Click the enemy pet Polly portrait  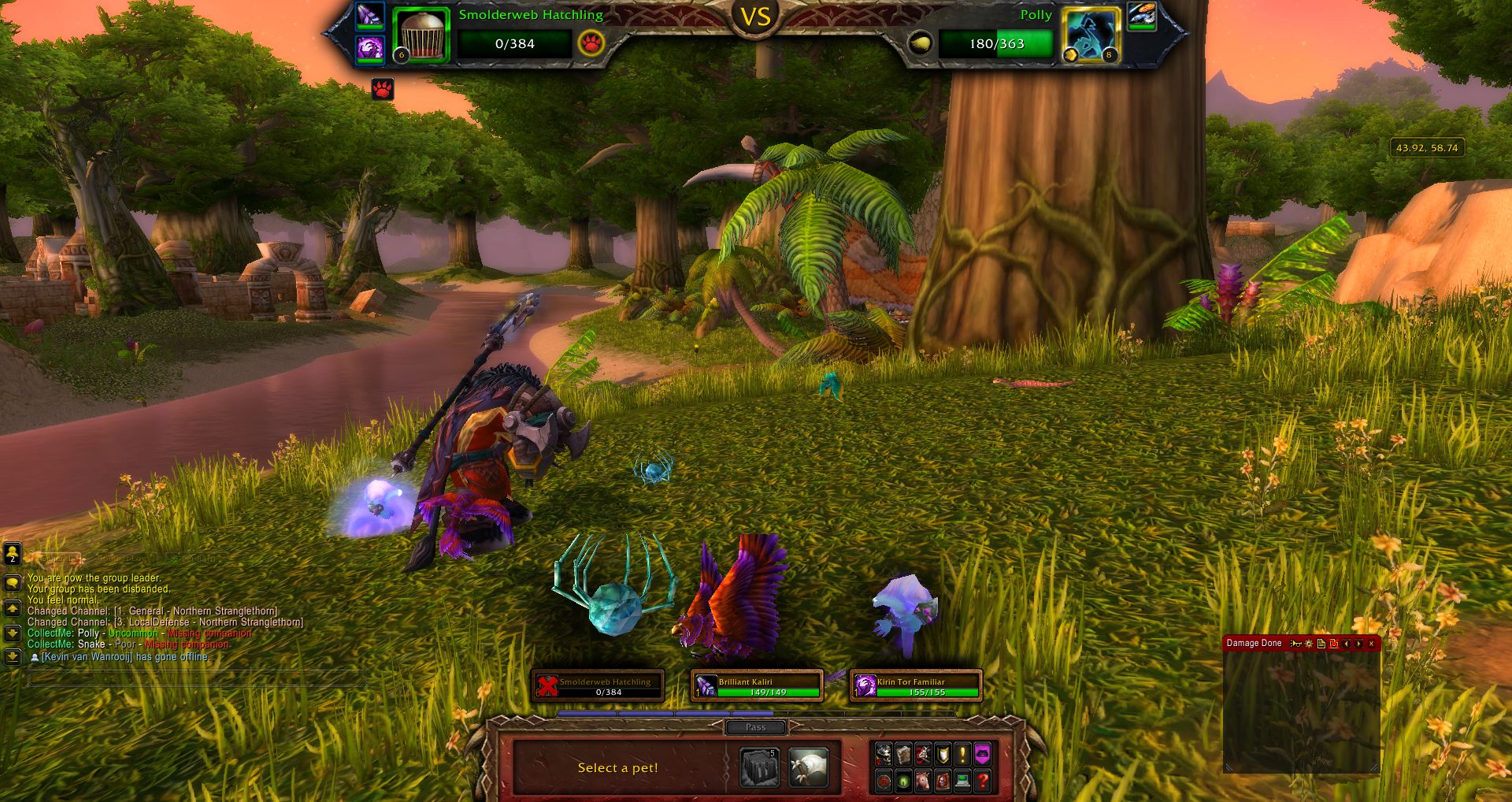click(x=1091, y=35)
